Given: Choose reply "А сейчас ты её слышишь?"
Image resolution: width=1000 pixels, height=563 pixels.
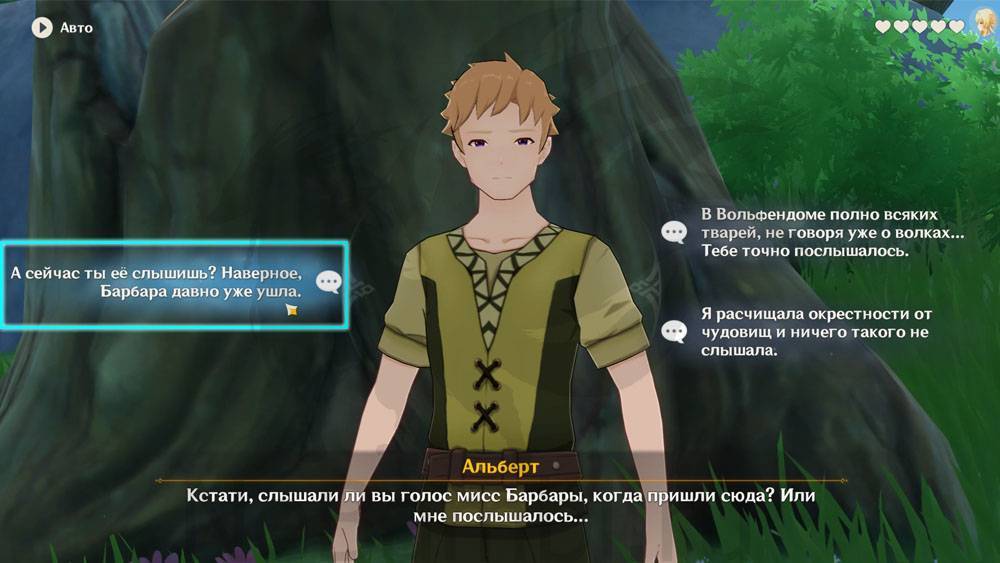Looking at the screenshot, I should click(172, 282).
